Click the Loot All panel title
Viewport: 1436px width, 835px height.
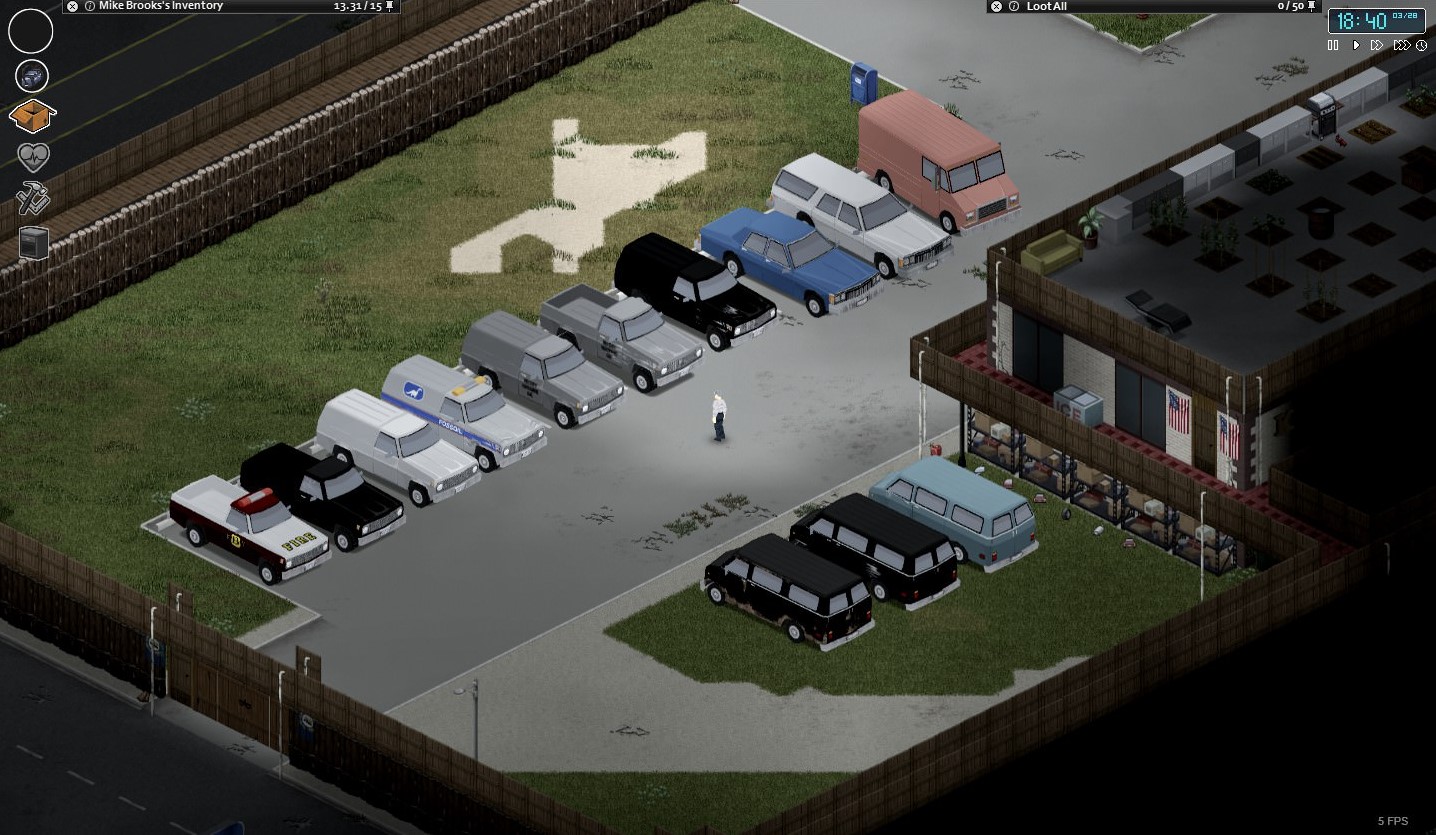coord(1045,6)
